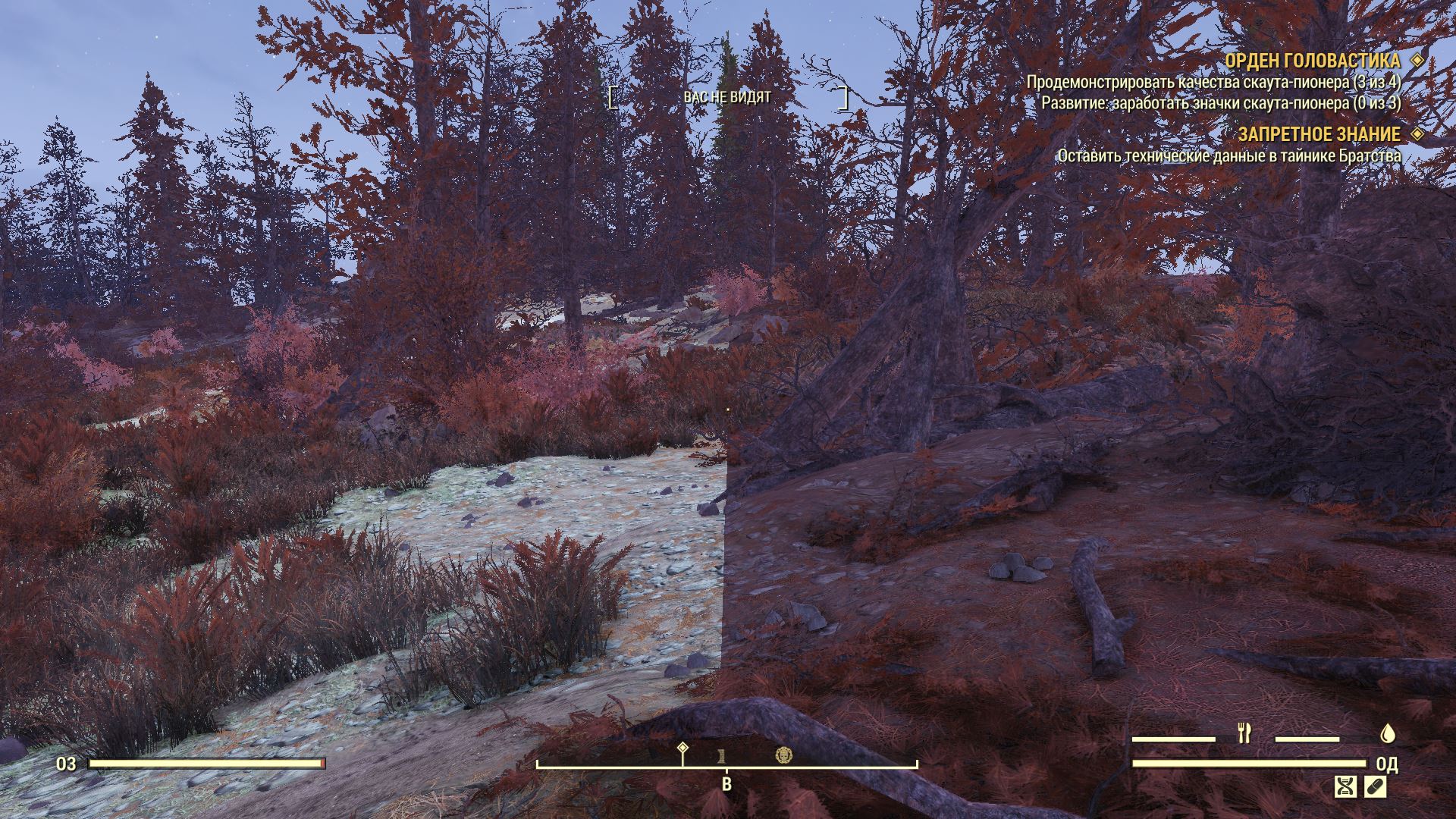
Task: Select the pill chem effect status icon
Action: coord(1376,786)
